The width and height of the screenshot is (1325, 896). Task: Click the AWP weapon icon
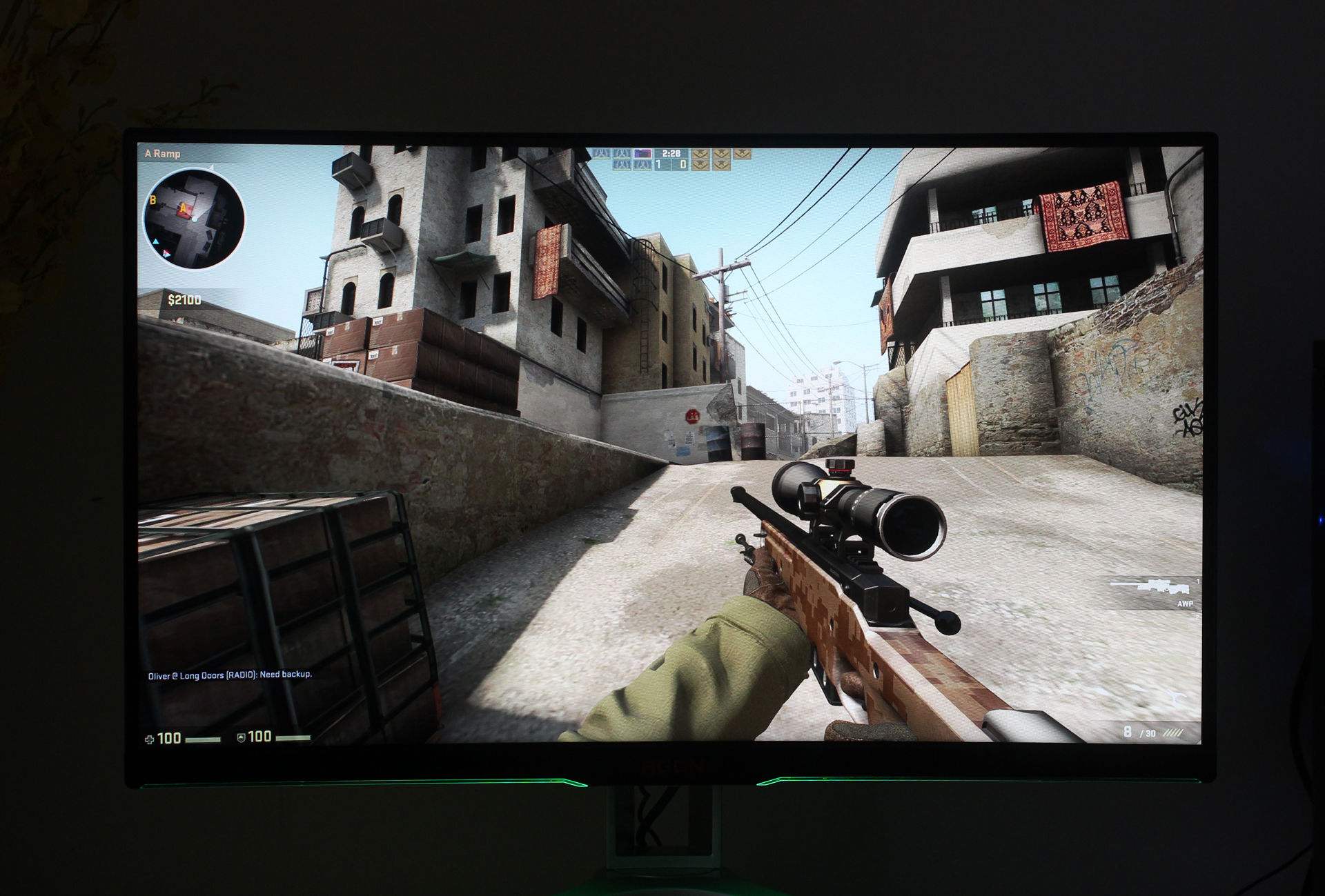1150,587
